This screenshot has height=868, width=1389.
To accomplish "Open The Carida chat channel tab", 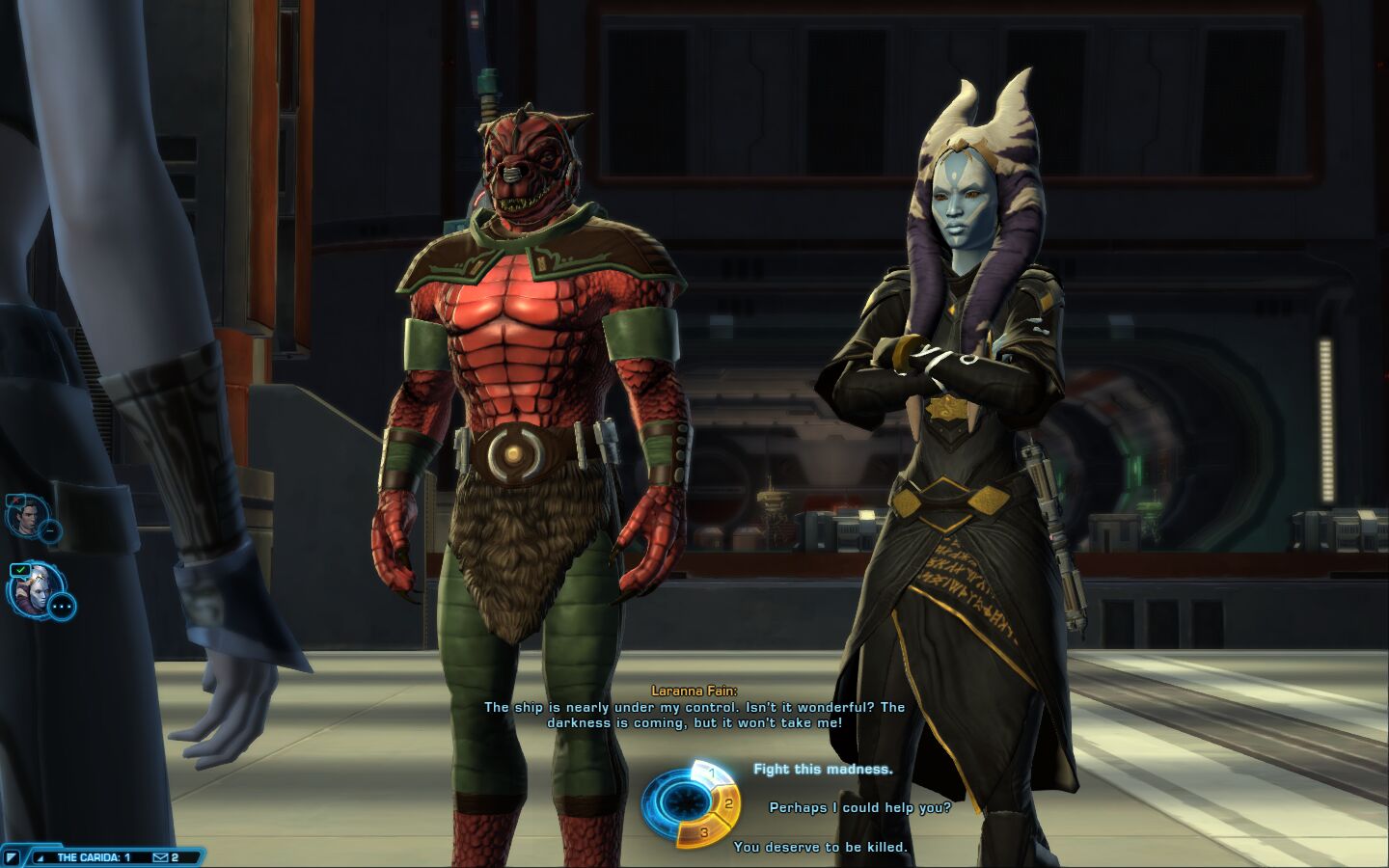I will coord(93,857).
